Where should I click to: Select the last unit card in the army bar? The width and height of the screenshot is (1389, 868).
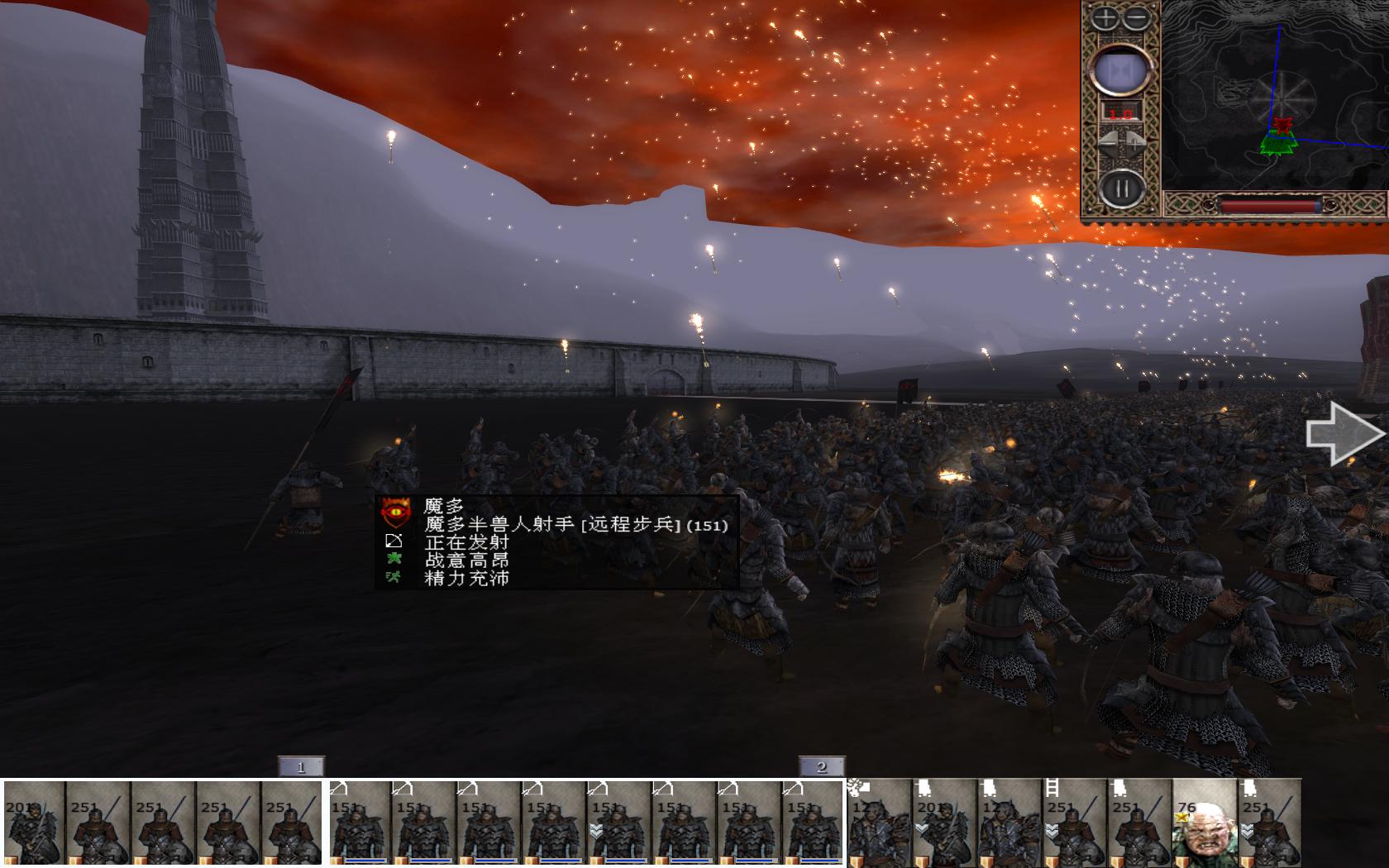[1269, 823]
